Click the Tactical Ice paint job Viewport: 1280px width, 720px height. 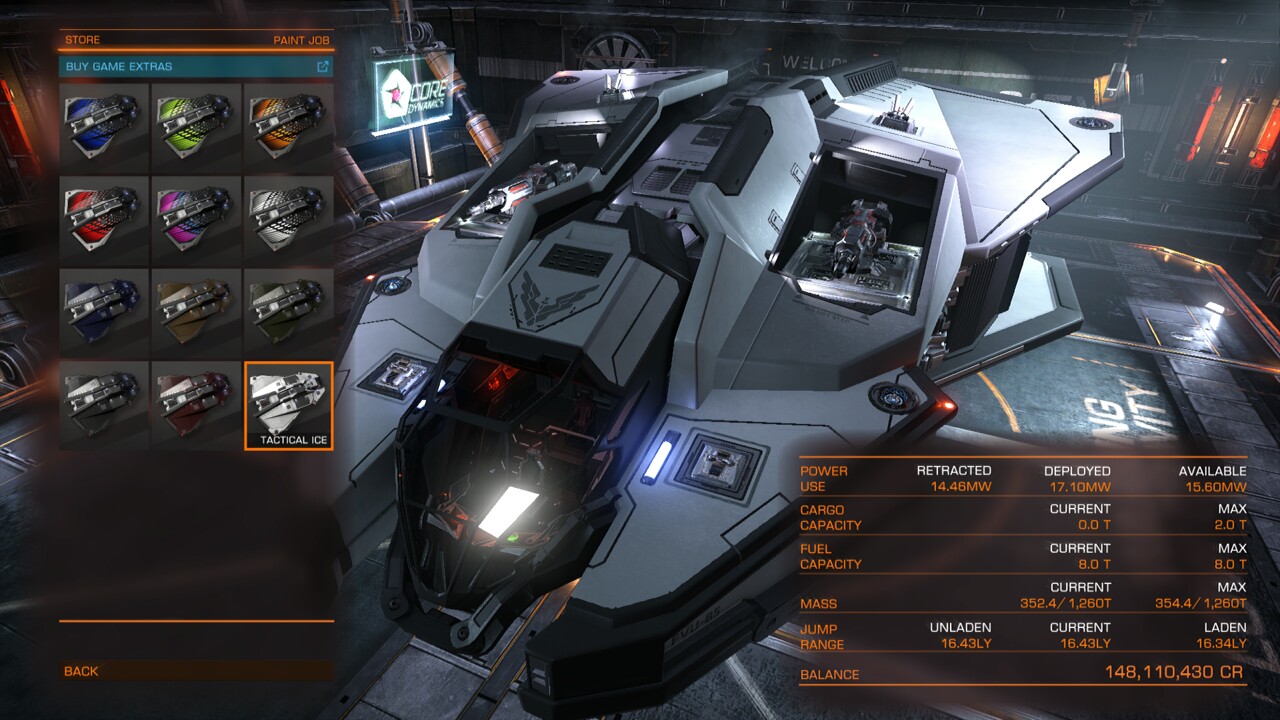(x=289, y=405)
